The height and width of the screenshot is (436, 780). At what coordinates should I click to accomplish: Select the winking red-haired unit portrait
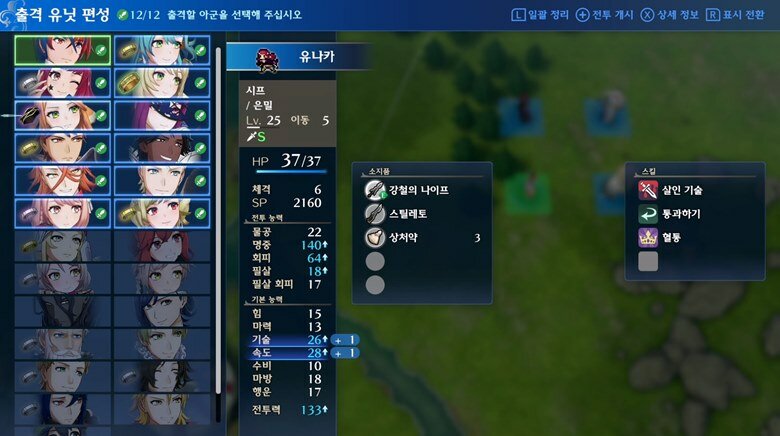[62, 82]
